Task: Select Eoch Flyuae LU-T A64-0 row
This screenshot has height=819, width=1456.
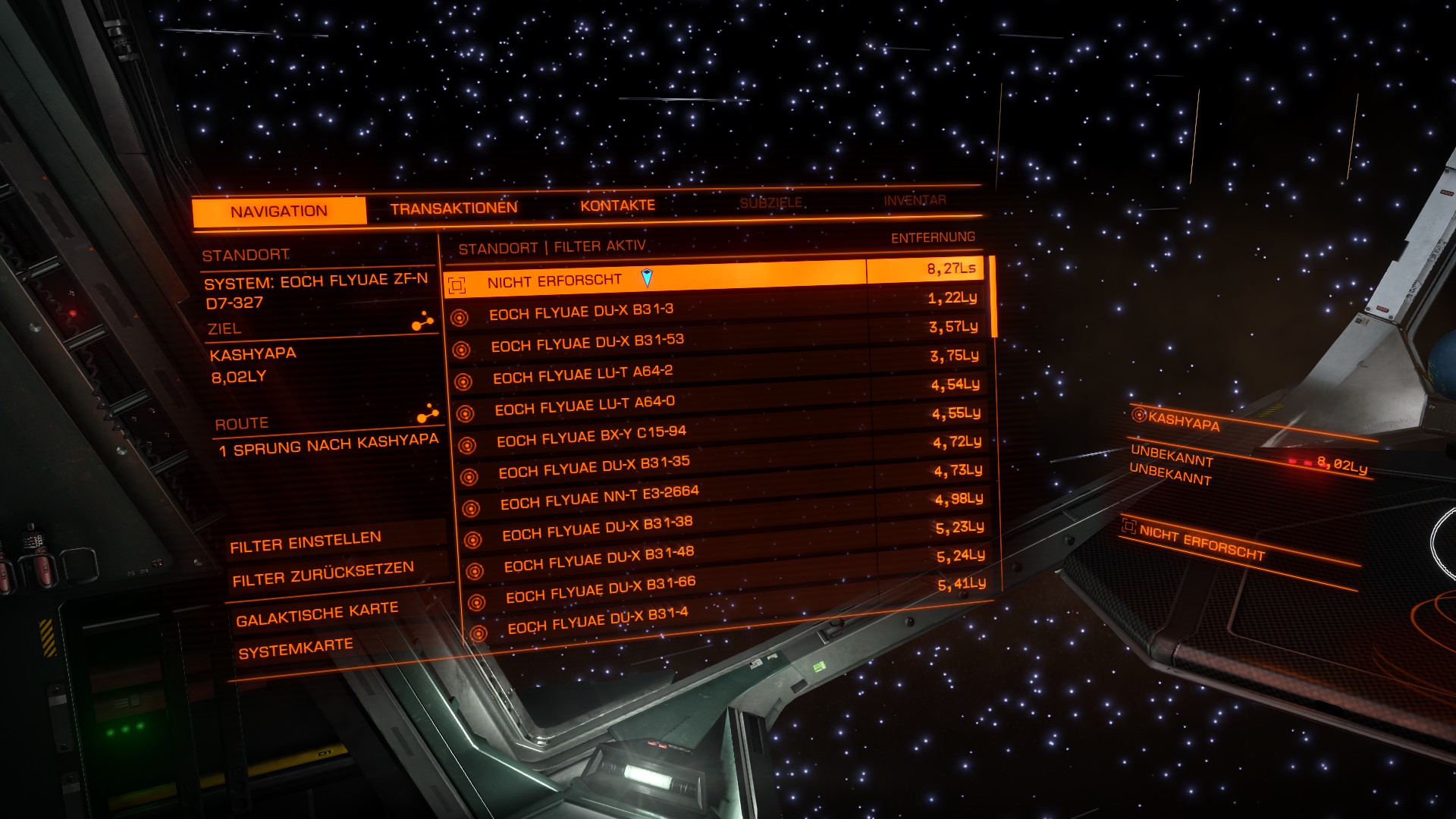Action: 585,406
